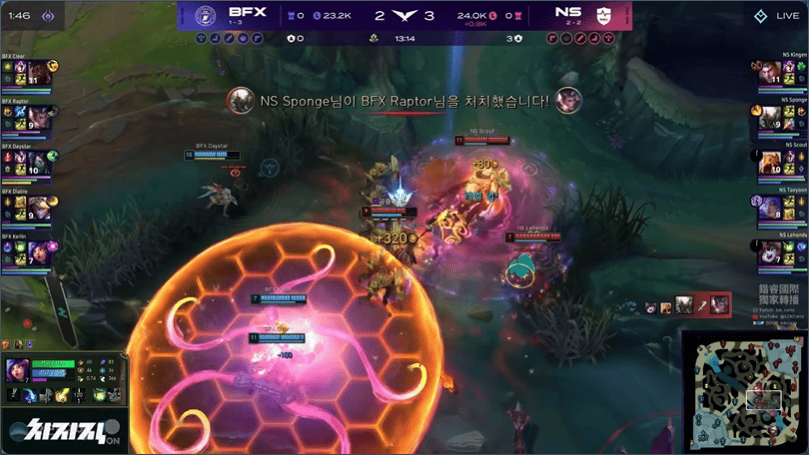The width and height of the screenshot is (809, 455).
Task: Select NS Kingen's champion portrait
Action: tap(770, 73)
